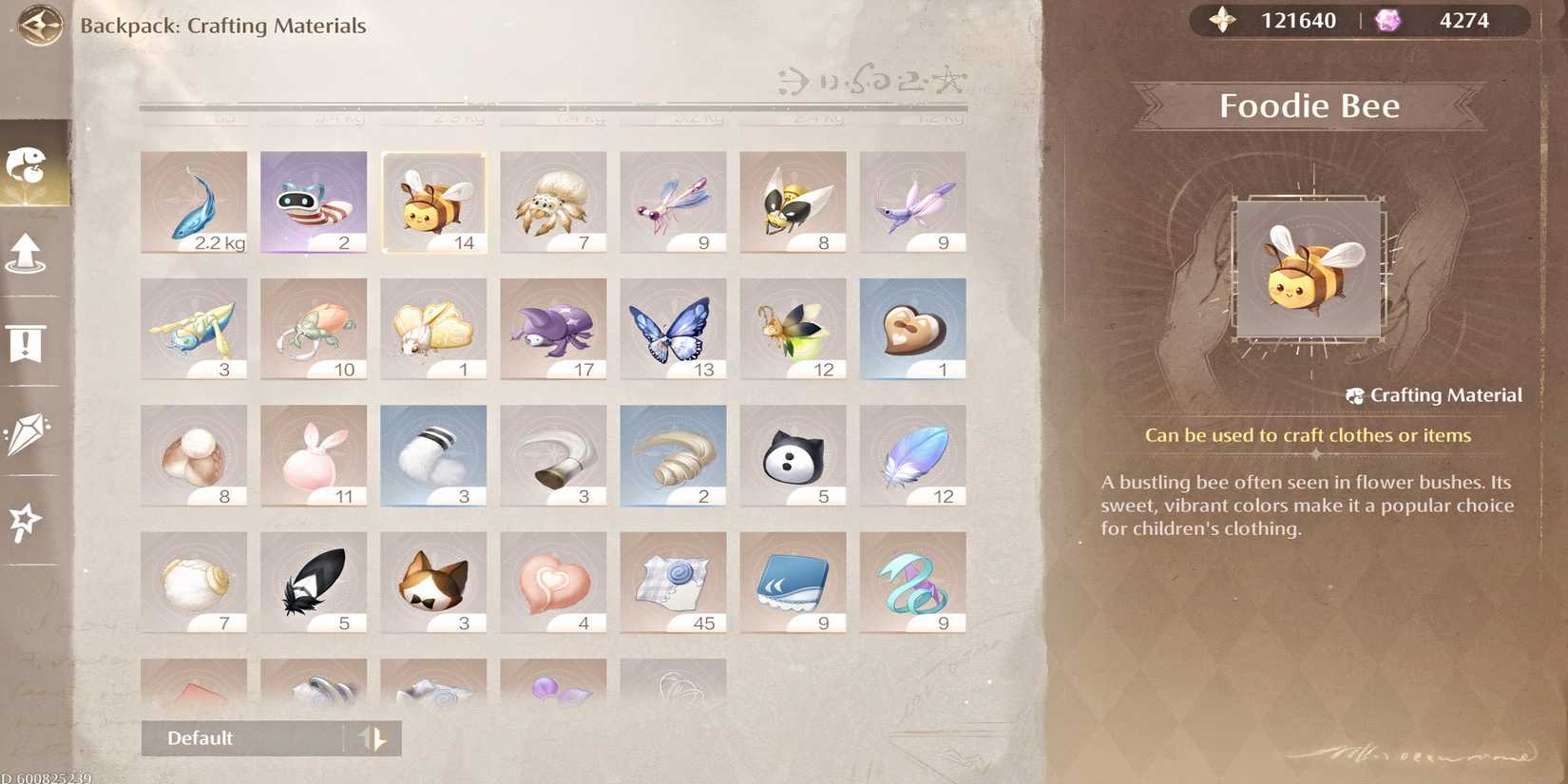Toggle the sort order arrow beside Default
The image size is (1568, 784).
[x=375, y=737]
